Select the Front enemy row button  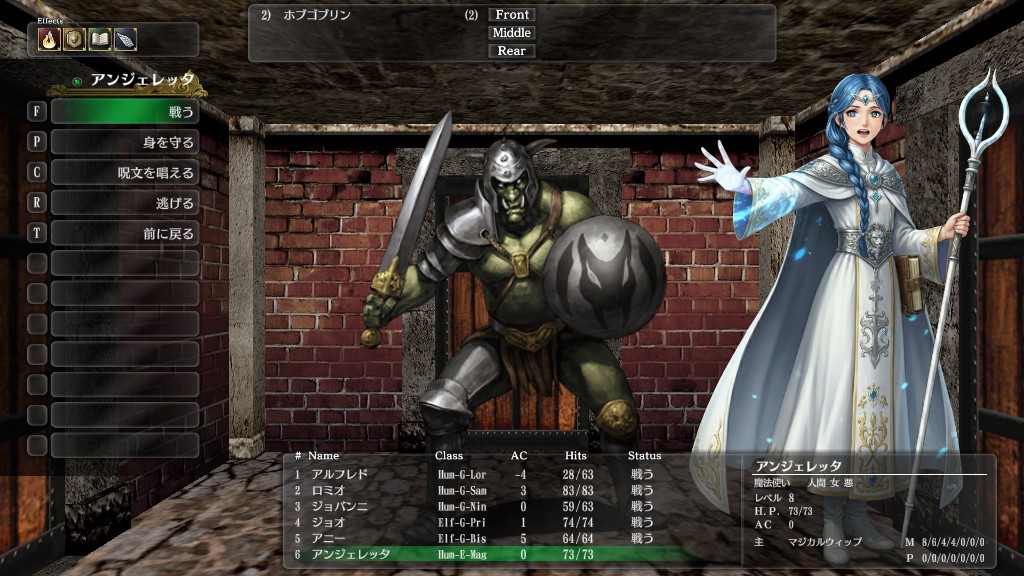click(511, 15)
